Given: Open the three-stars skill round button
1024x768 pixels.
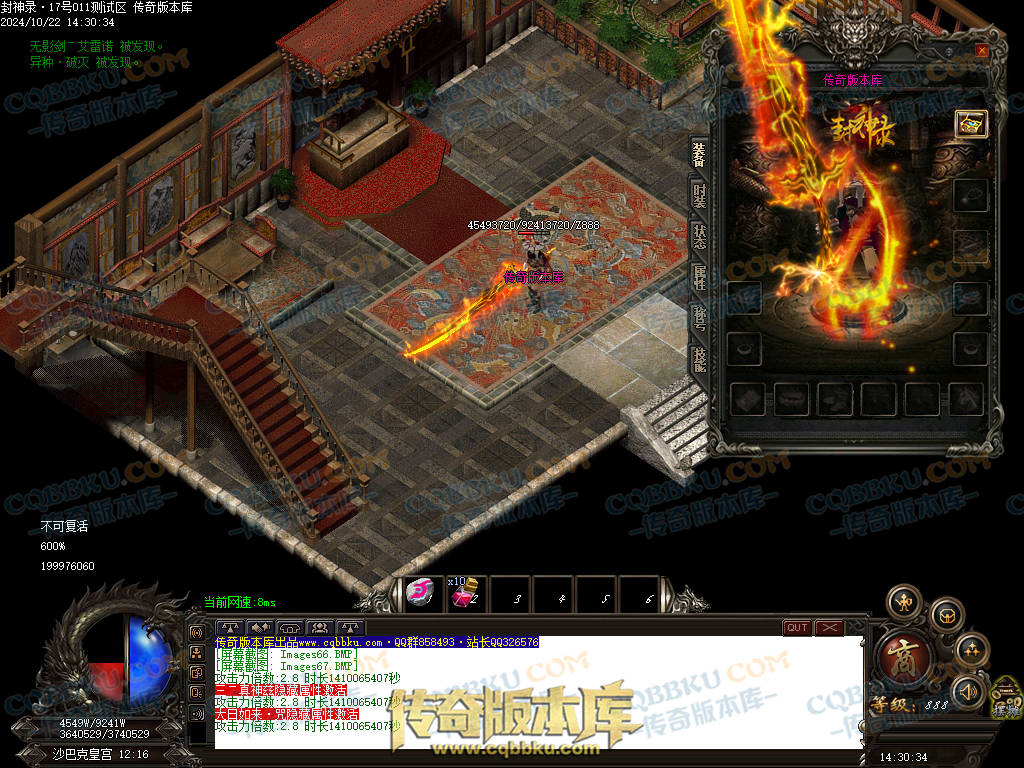Looking at the screenshot, I should click(x=971, y=652).
